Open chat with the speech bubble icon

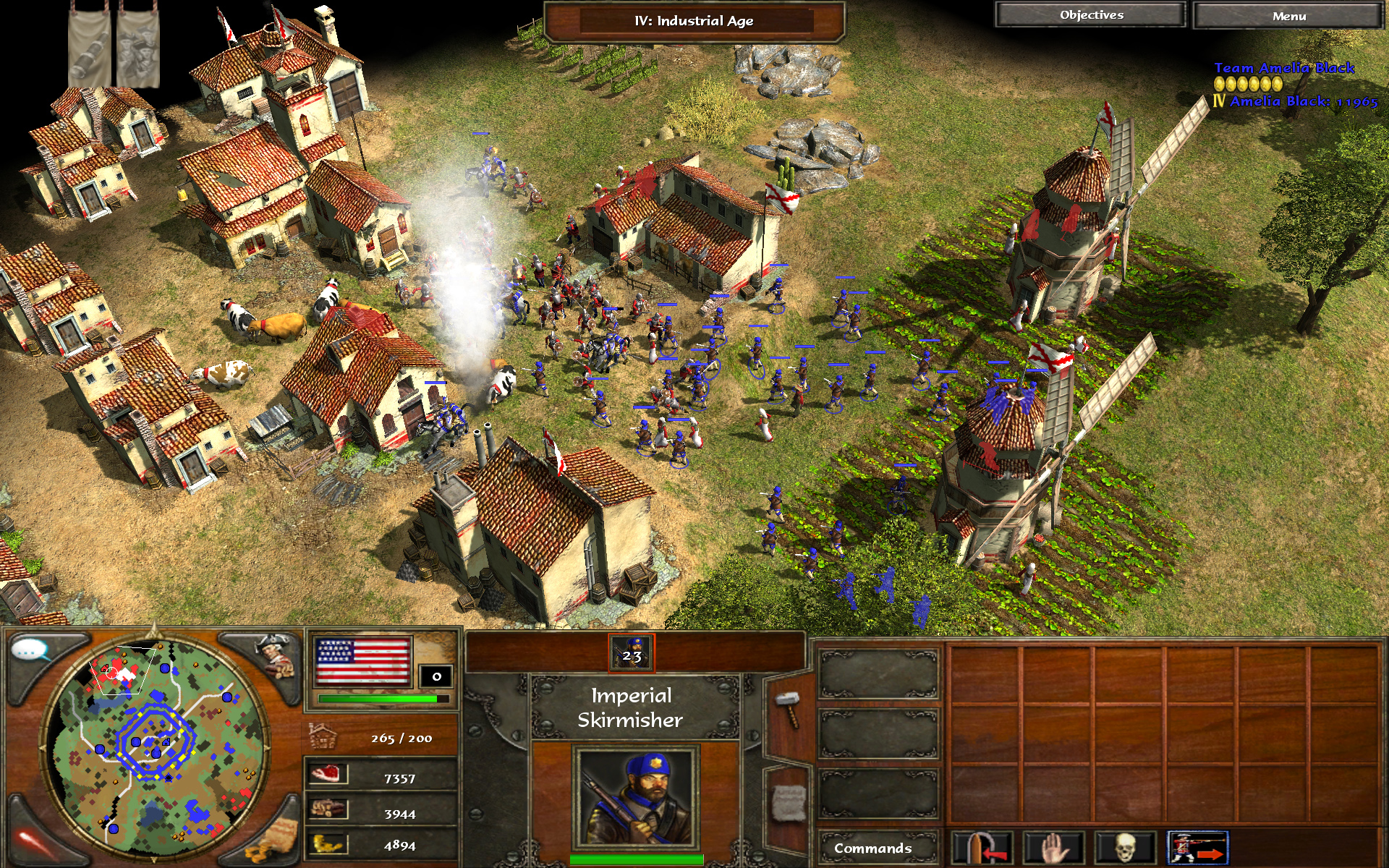[x=30, y=651]
